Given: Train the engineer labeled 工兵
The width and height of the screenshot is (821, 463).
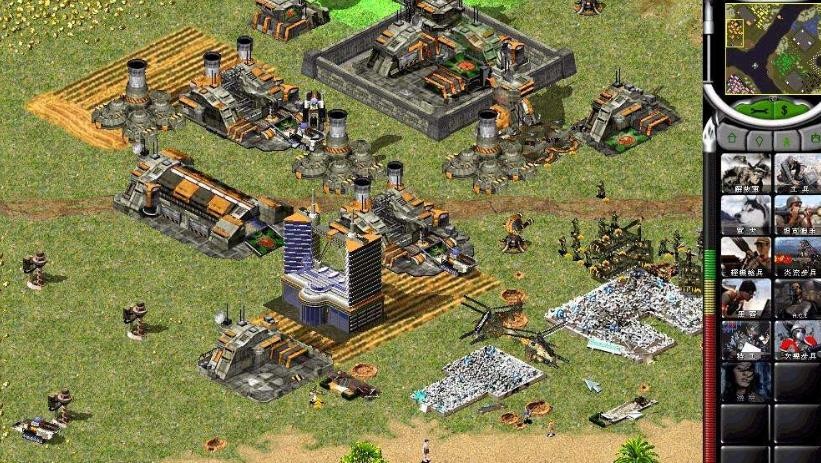Looking at the screenshot, I should tap(797, 172).
